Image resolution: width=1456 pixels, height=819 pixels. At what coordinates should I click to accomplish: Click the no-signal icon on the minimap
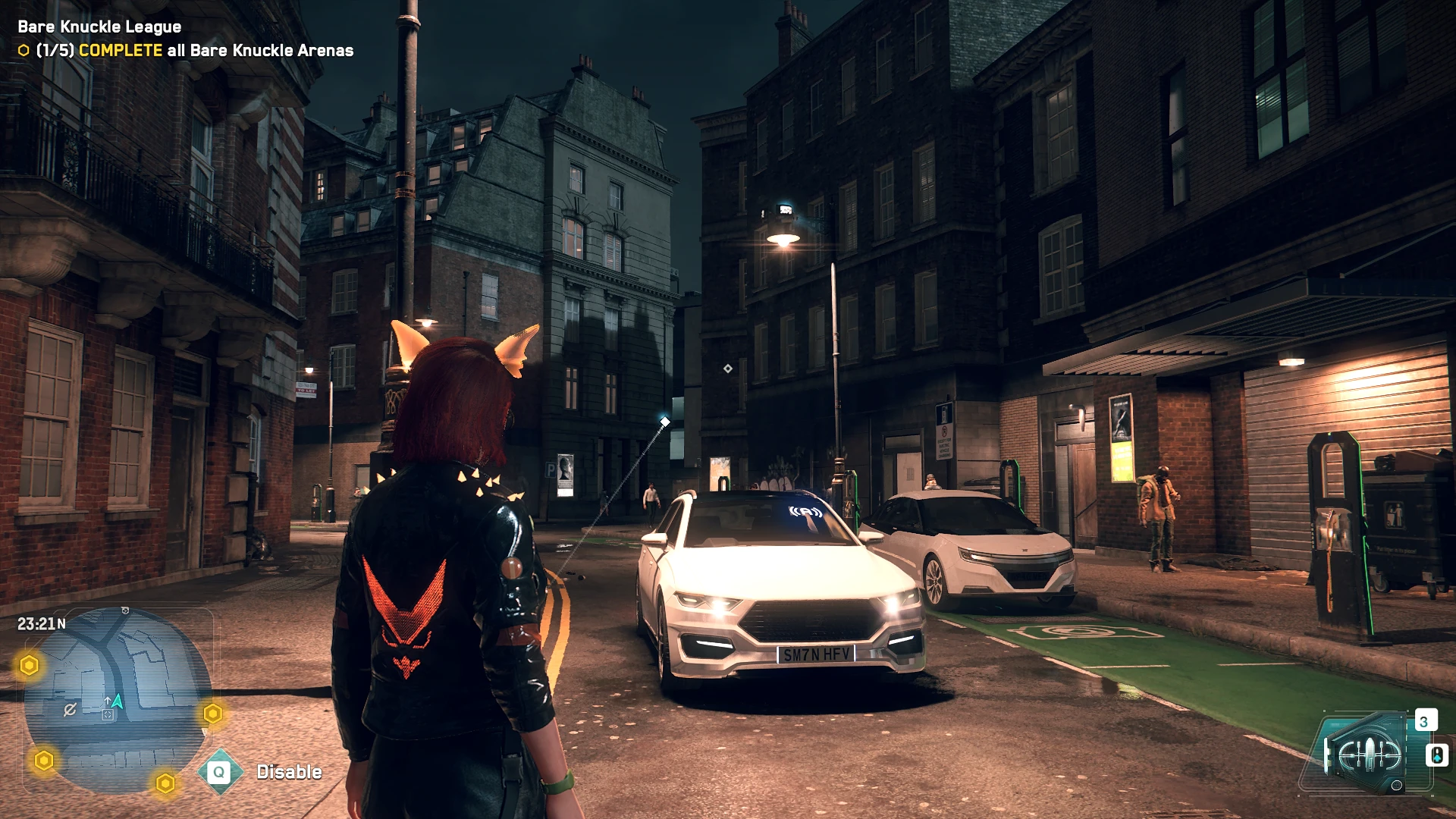pyautogui.click(x=71, y=708)
